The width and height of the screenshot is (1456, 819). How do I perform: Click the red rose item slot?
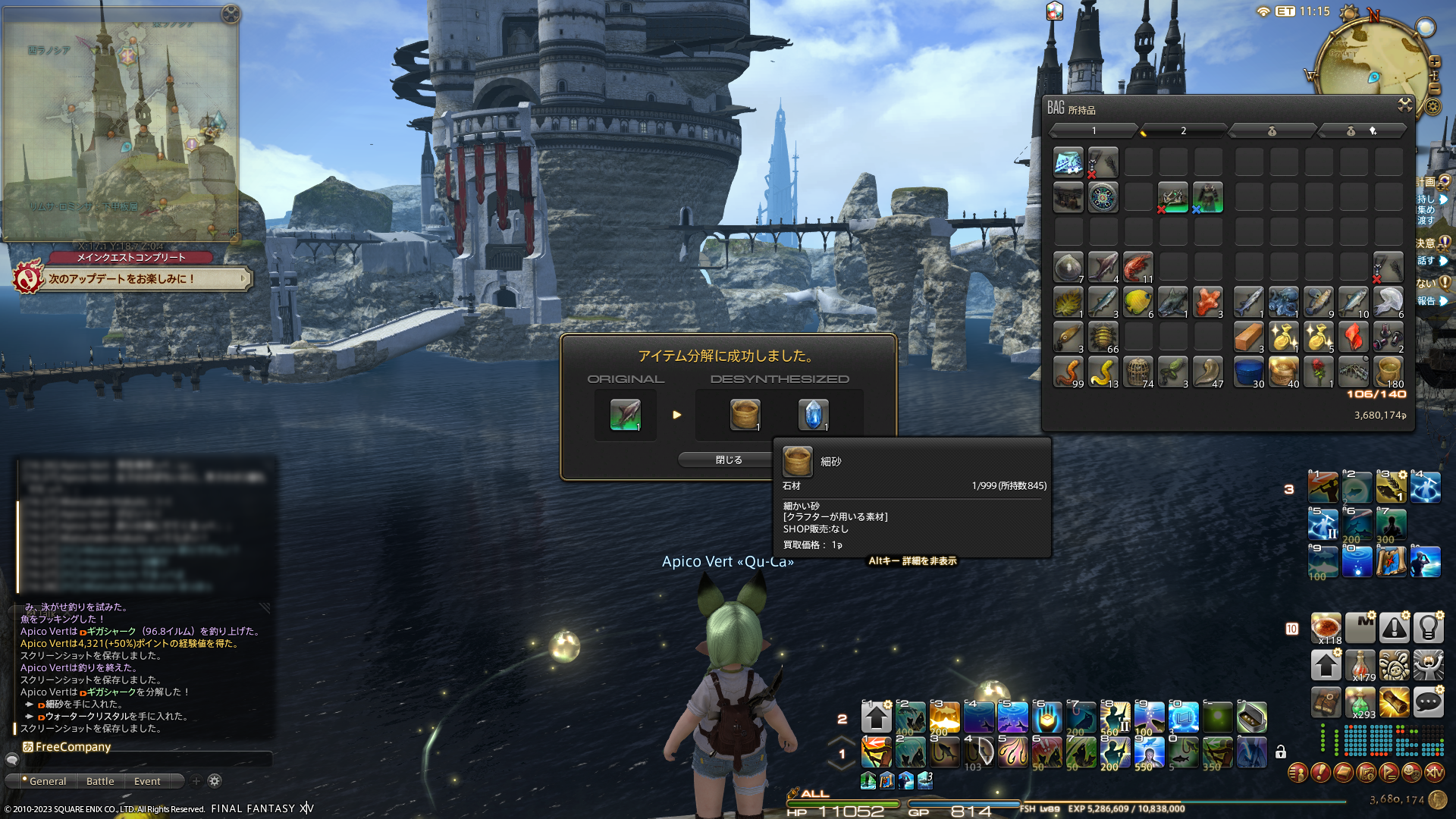point(1318,372)
